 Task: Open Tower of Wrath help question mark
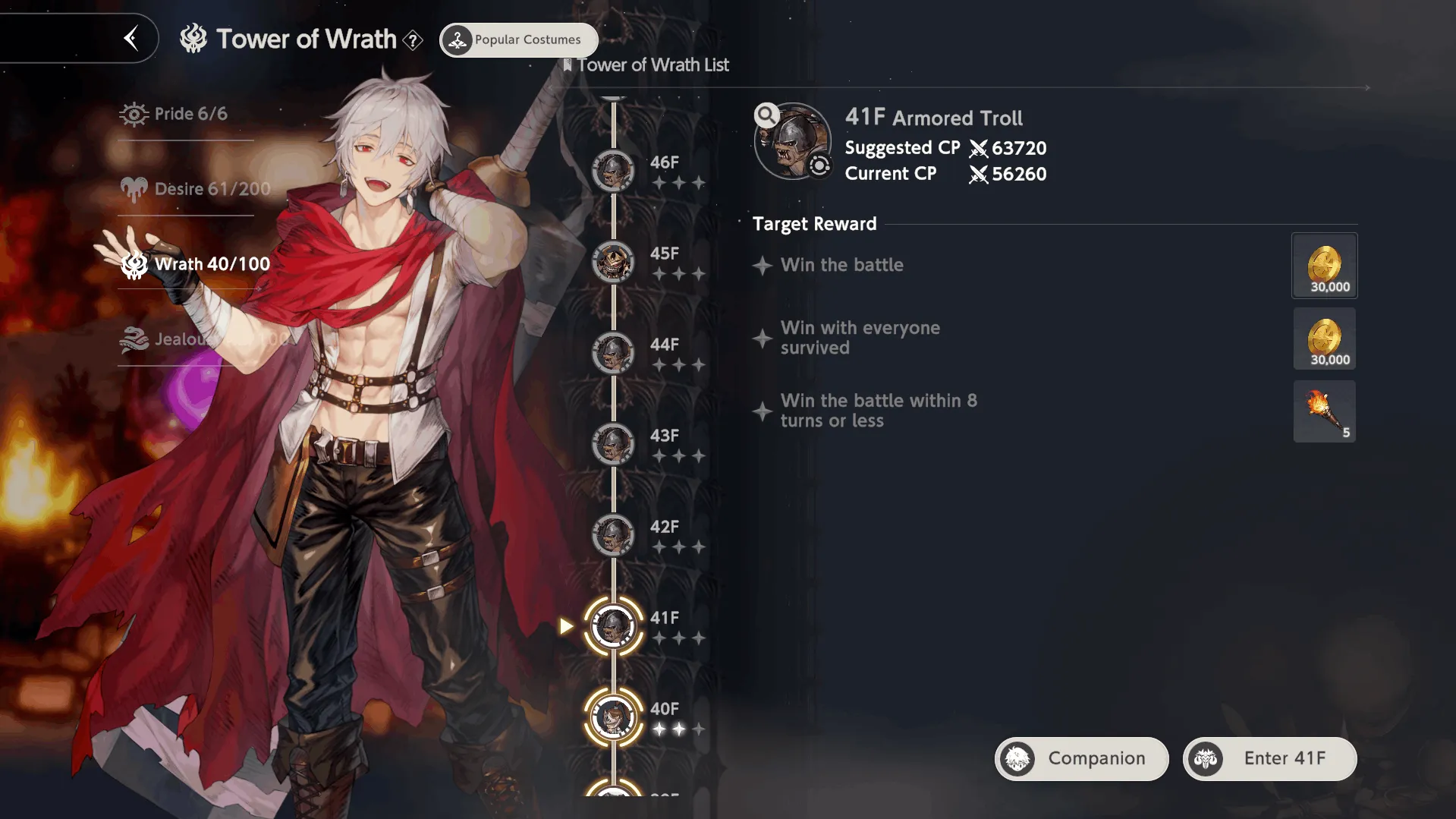[413, 40]
